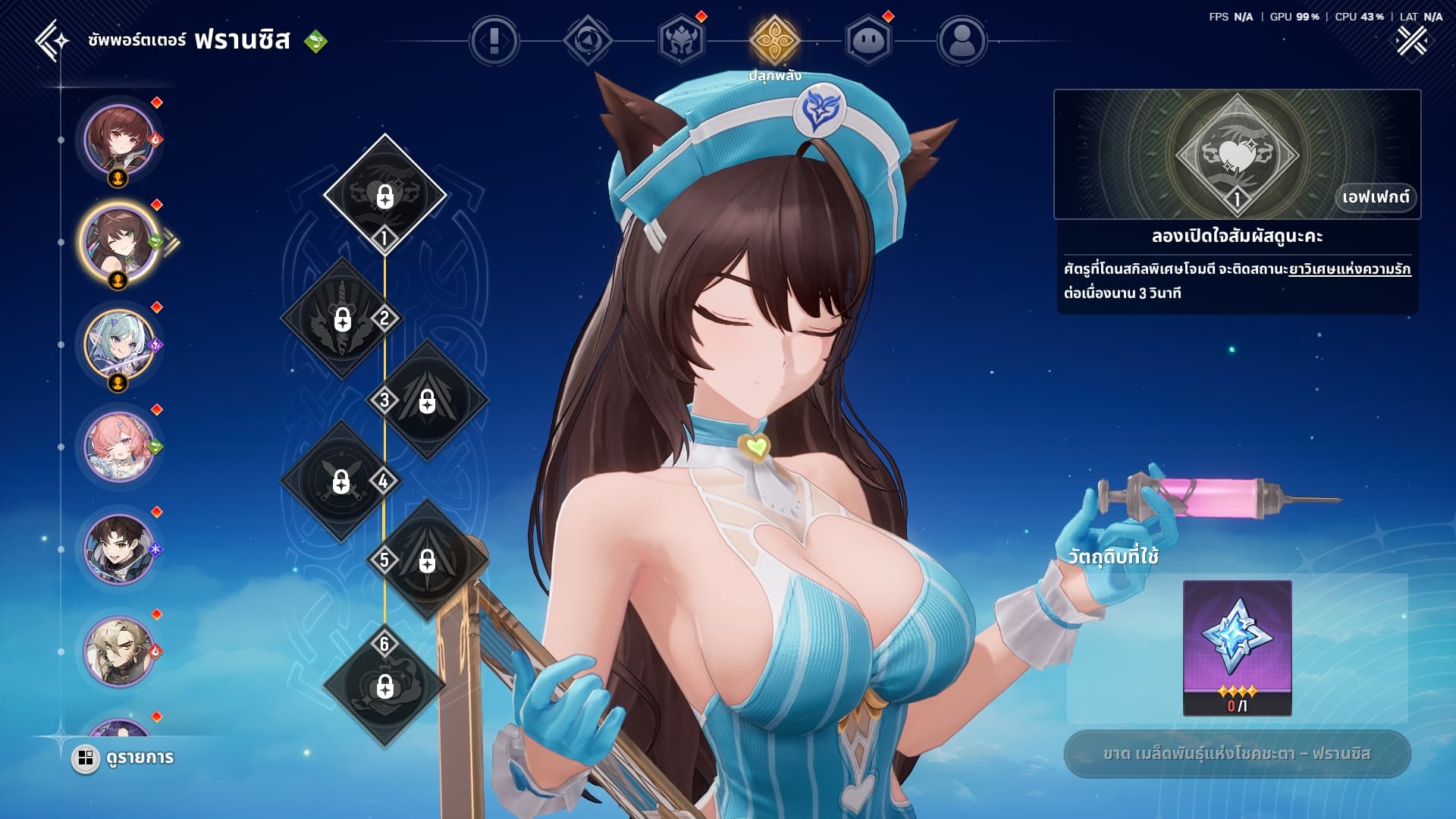
Task: Select locked awakening node 1
Action: tap(384, 194)
